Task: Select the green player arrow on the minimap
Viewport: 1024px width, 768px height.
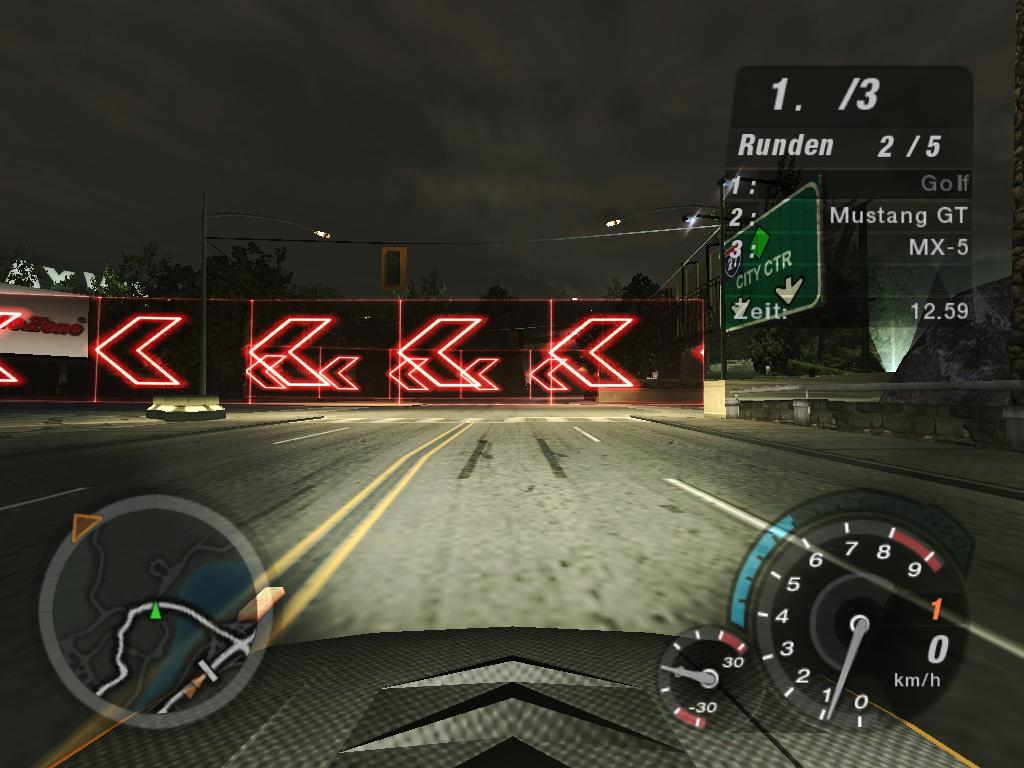Action: click(x=155, y=611)
